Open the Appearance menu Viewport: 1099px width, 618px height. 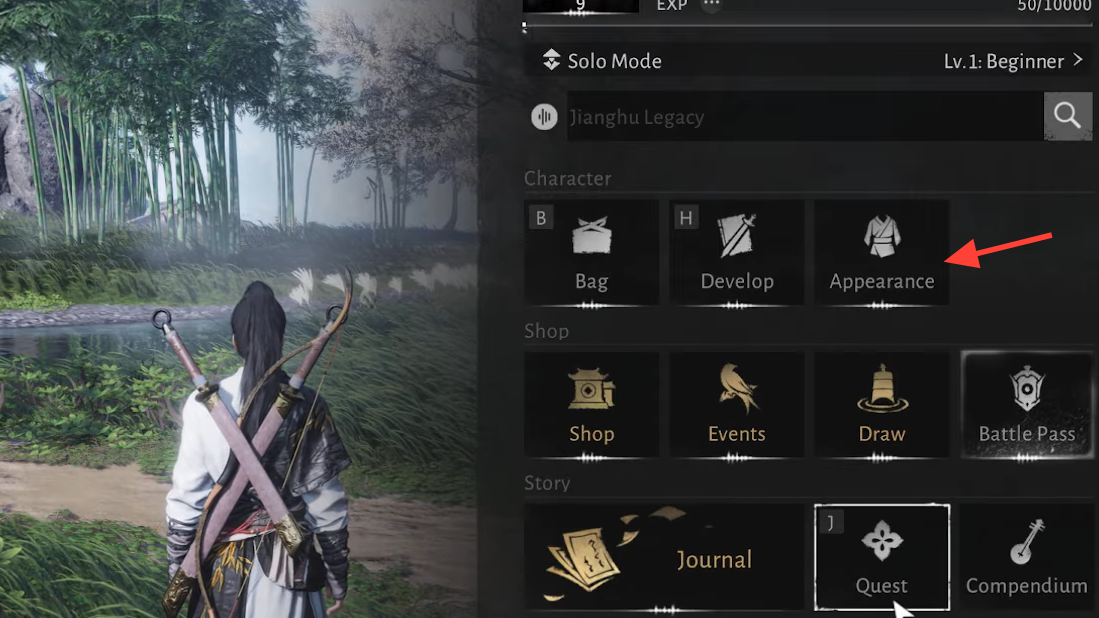pyautogui.click(x=881, y=252)
